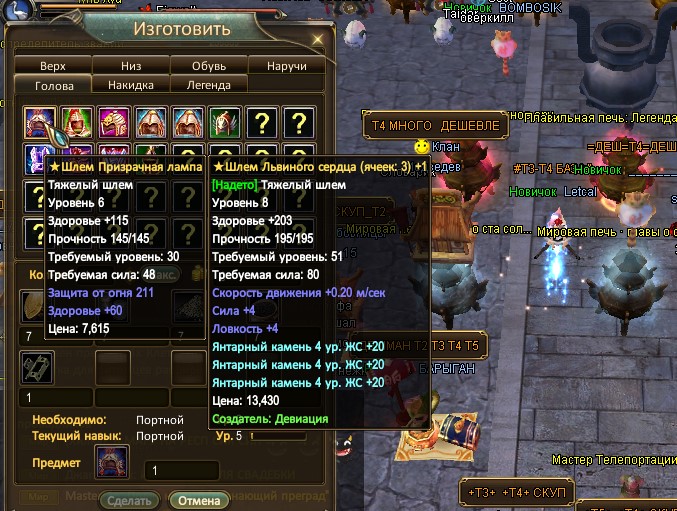Choose the Легенда tab

pos(209,85)
